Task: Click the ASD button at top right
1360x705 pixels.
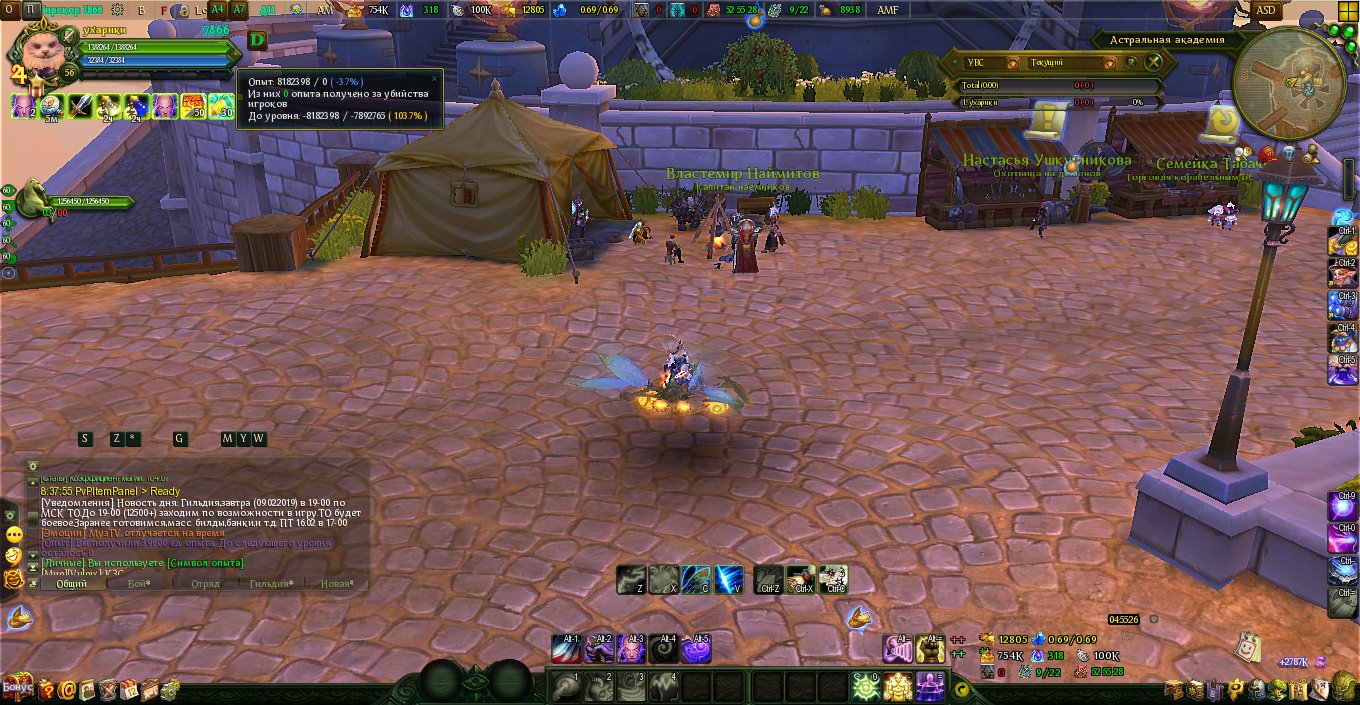Action: click(1265, 10)
